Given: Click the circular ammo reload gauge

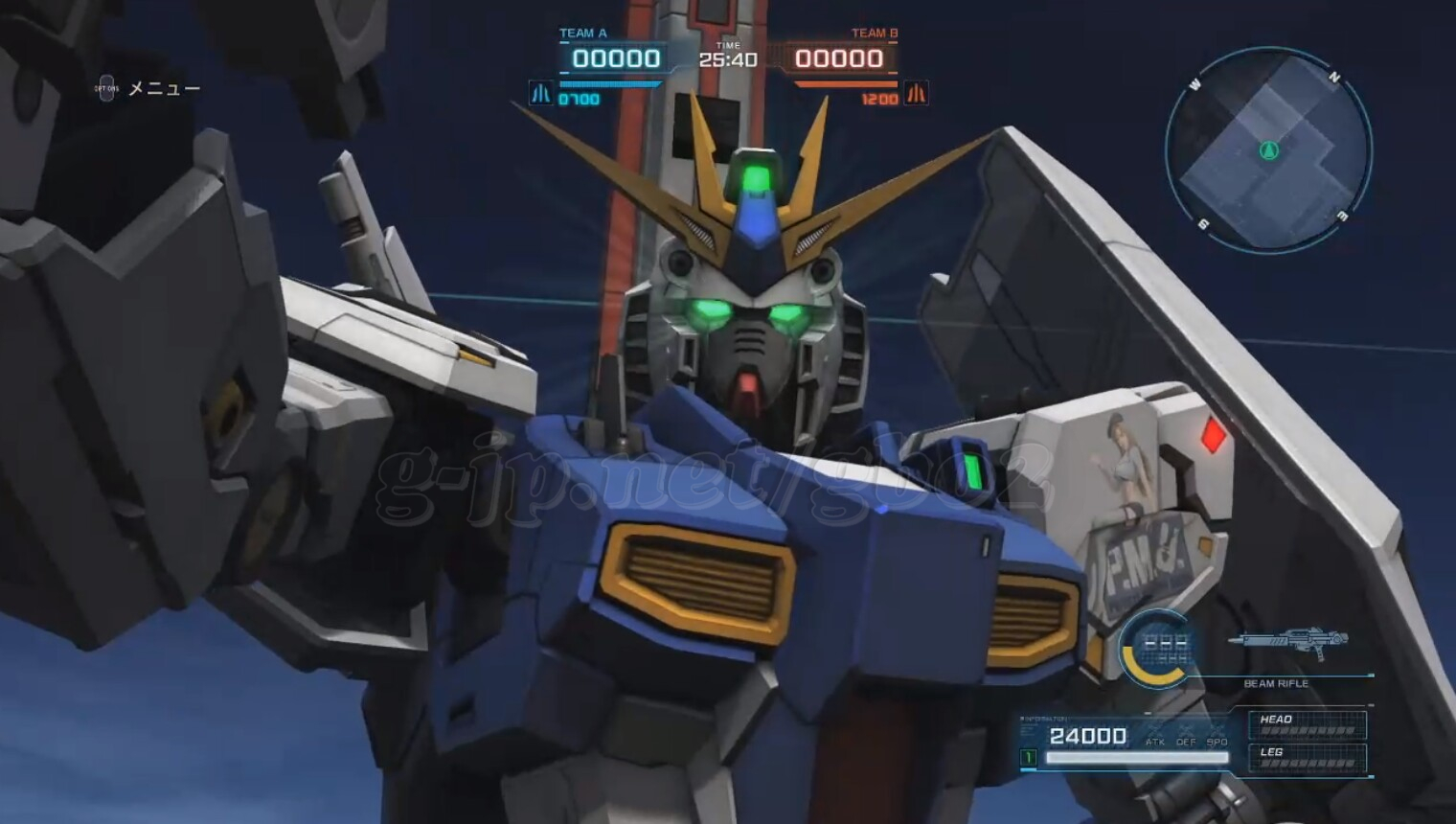Looking at the screenshot, I should pyautogui.click(x=1157, y=649).
